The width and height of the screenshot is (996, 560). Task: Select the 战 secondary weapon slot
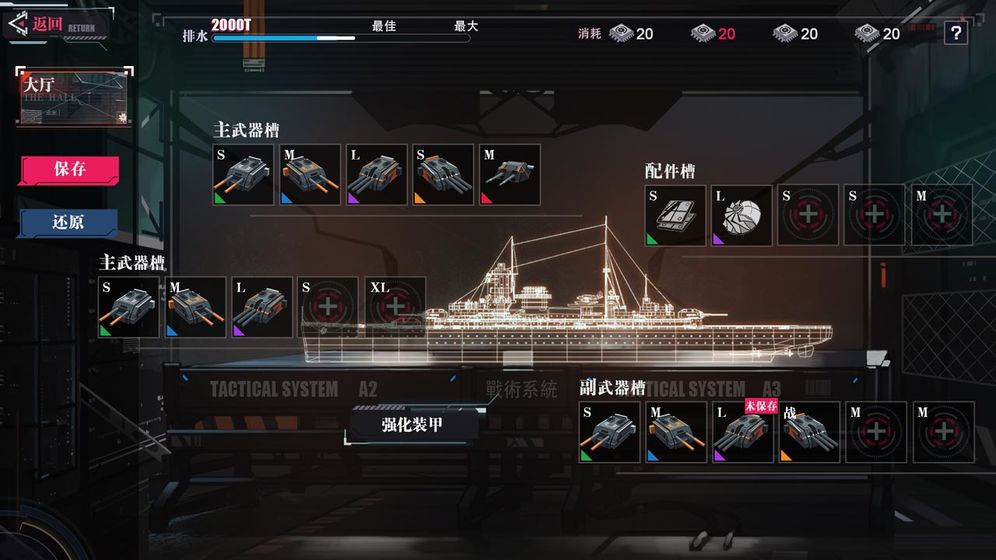click(x=810, y=432)
